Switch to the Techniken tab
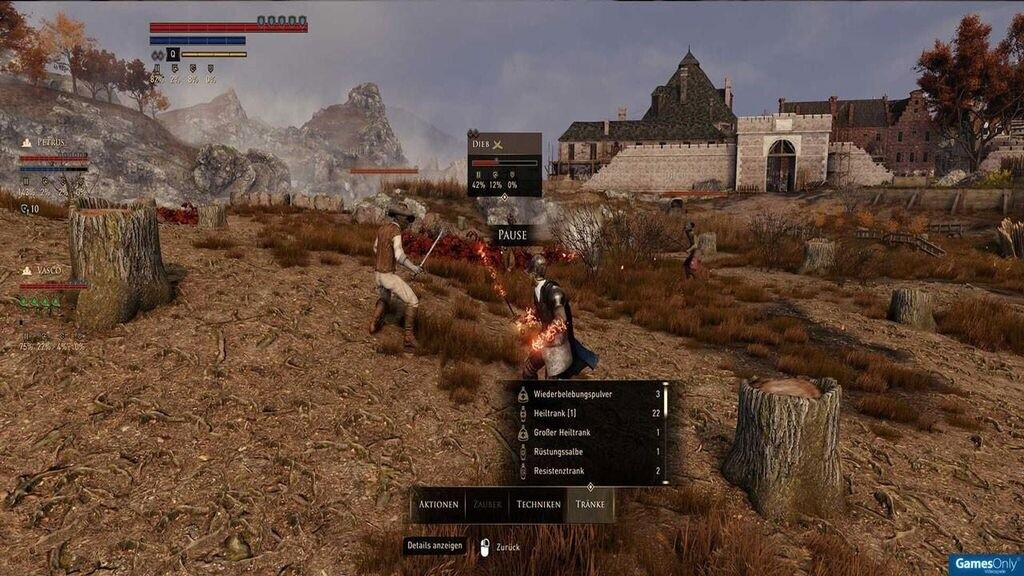This screenshot has height=576, width=1024. [538, 504]
